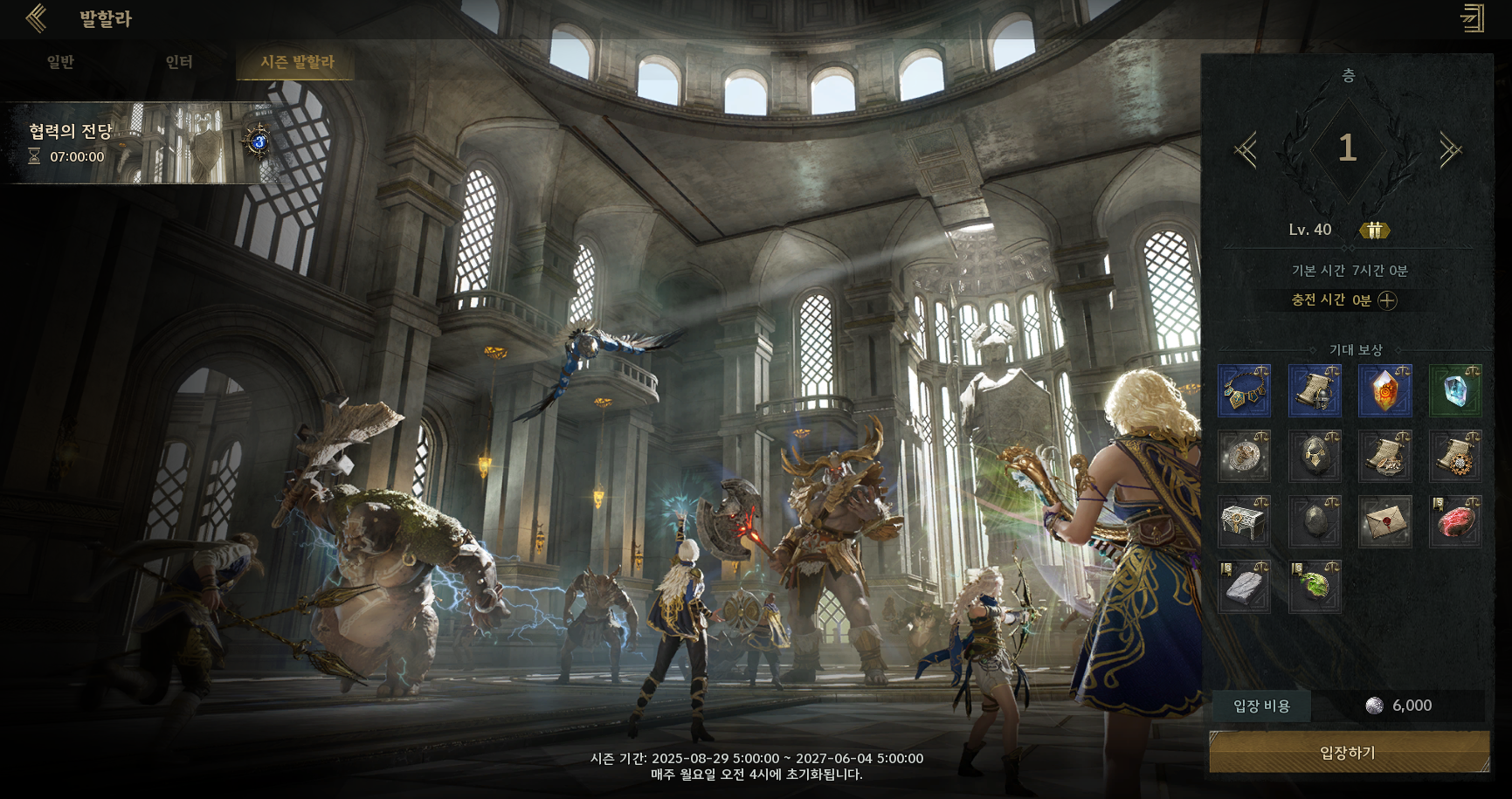Image resolution: width=1512 pixels, height=799 pixels.
Task: View the gray stone slab reward
Action: pos(1244,587)
